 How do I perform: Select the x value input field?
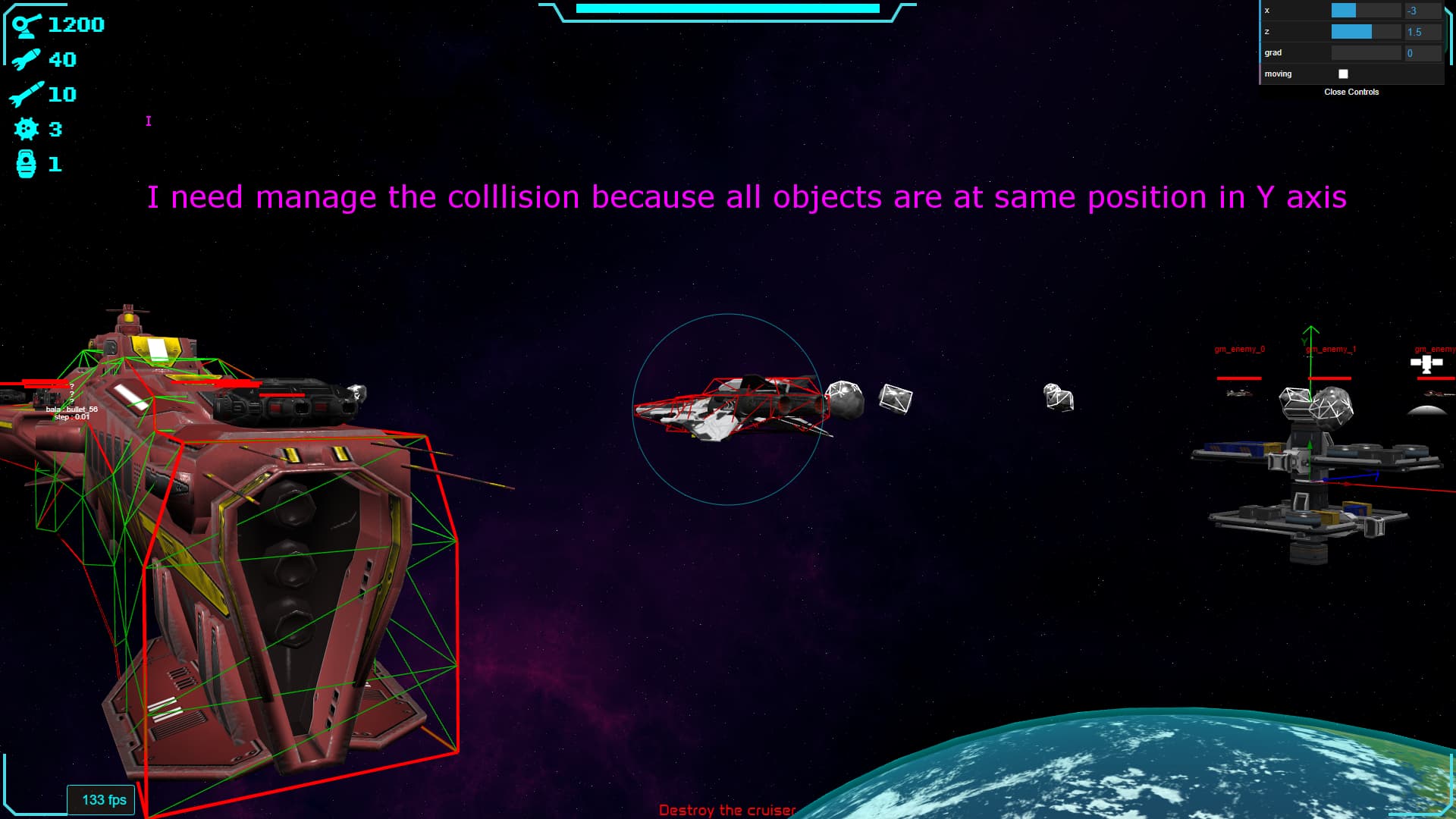(x=1422, y=11)
